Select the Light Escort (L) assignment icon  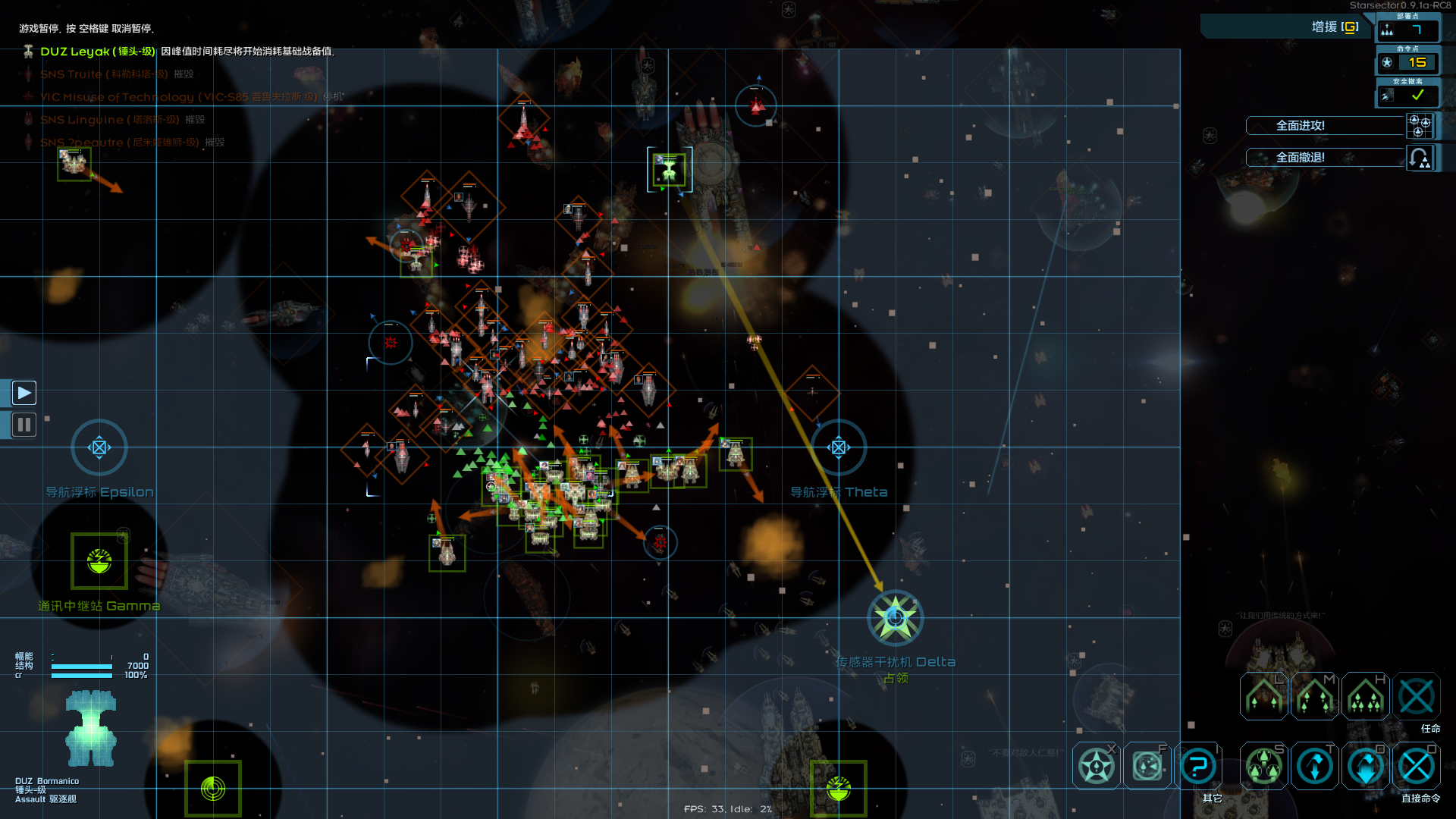point(1263,695)
